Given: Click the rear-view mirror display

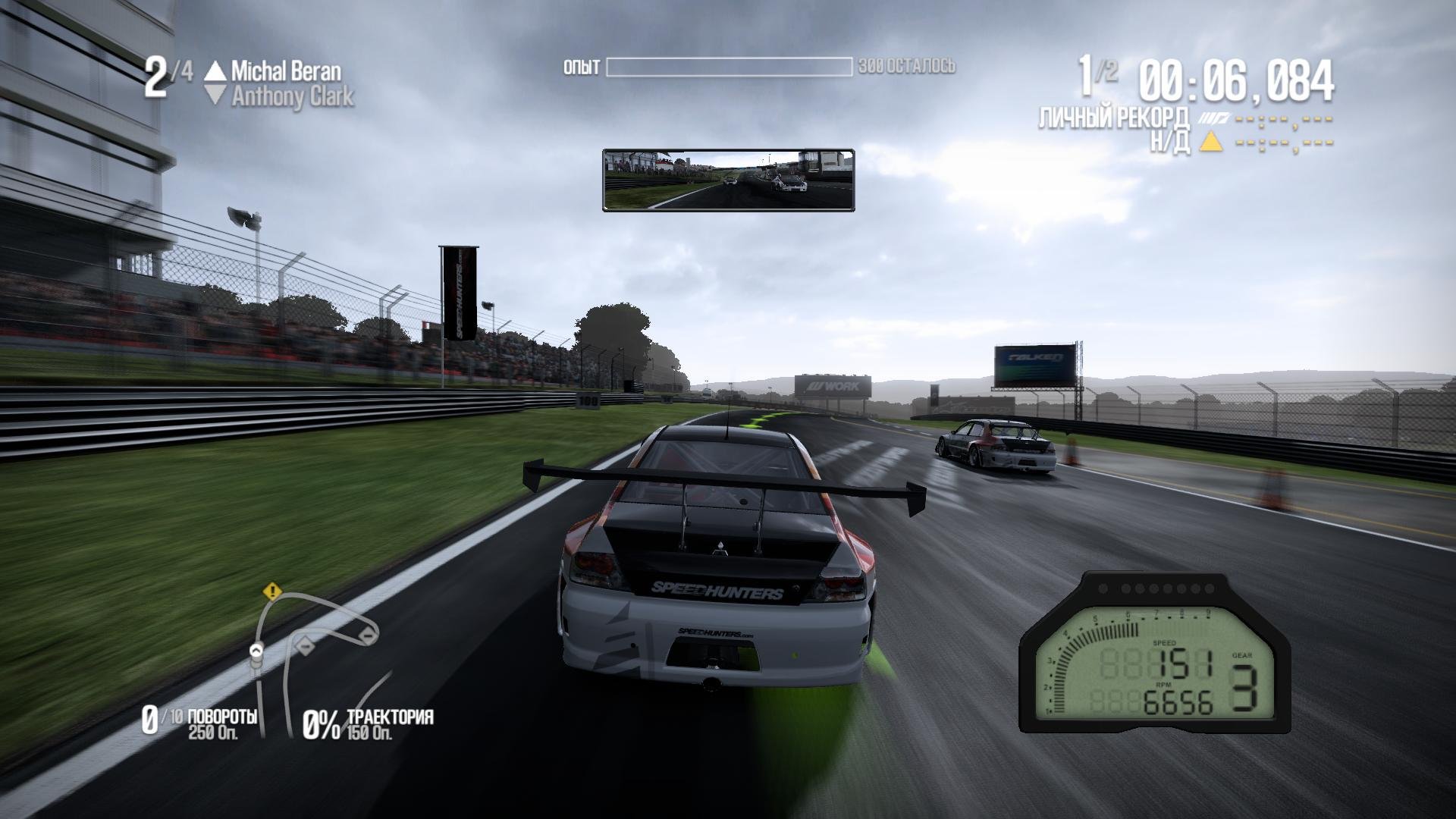Looking at the screenshot, I should (728, 180).
